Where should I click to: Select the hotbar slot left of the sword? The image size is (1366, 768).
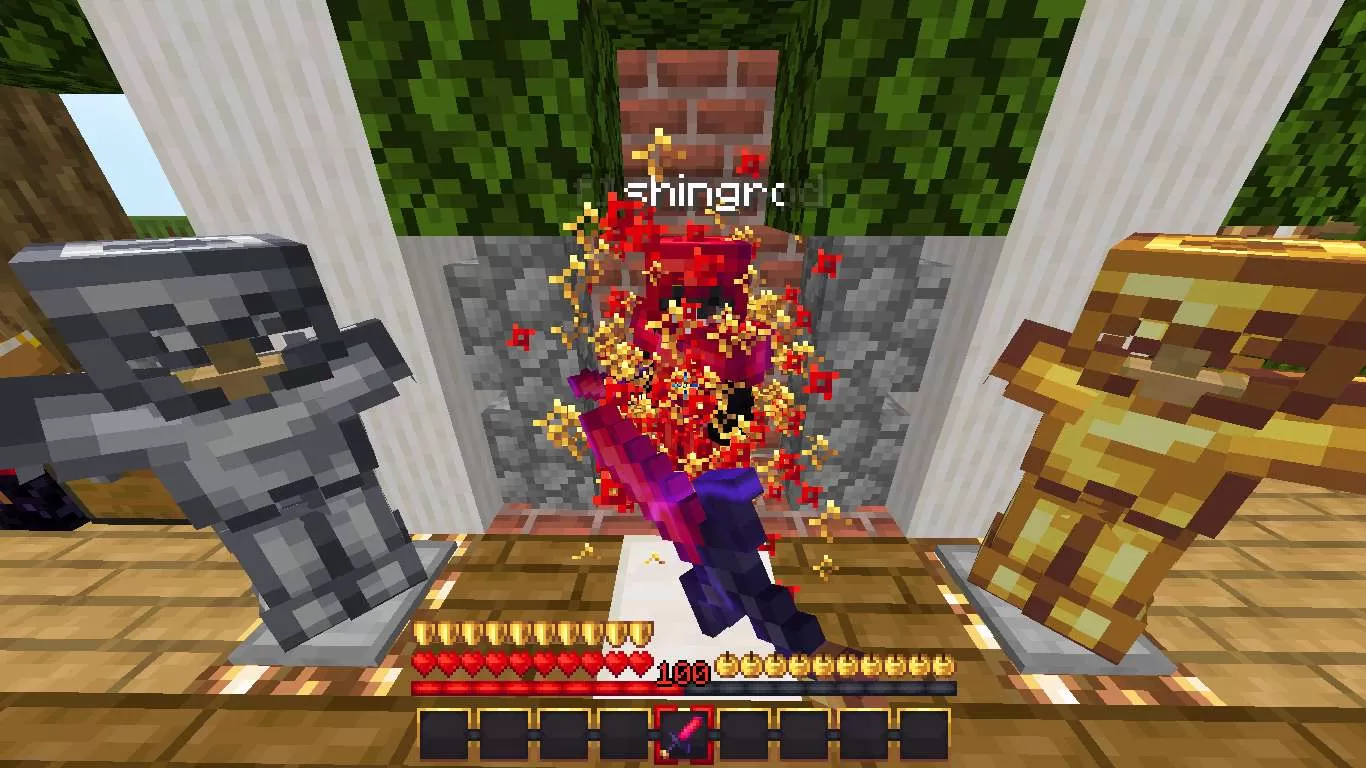point(623,735)
